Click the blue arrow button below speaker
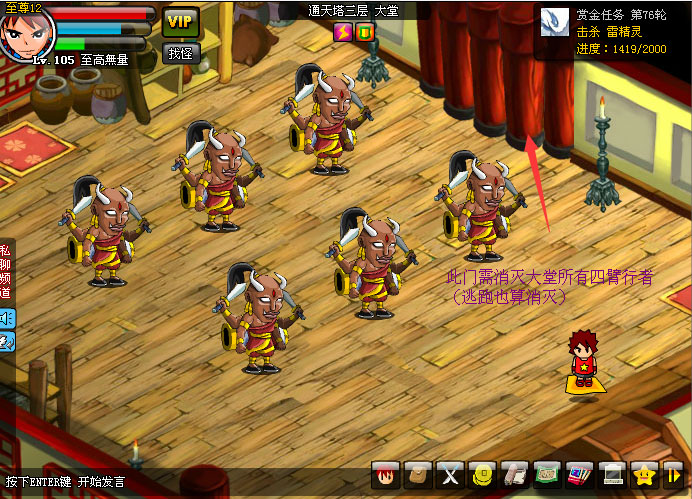The height and width of the screenshot is (499, 692). (x=7, y=342)
